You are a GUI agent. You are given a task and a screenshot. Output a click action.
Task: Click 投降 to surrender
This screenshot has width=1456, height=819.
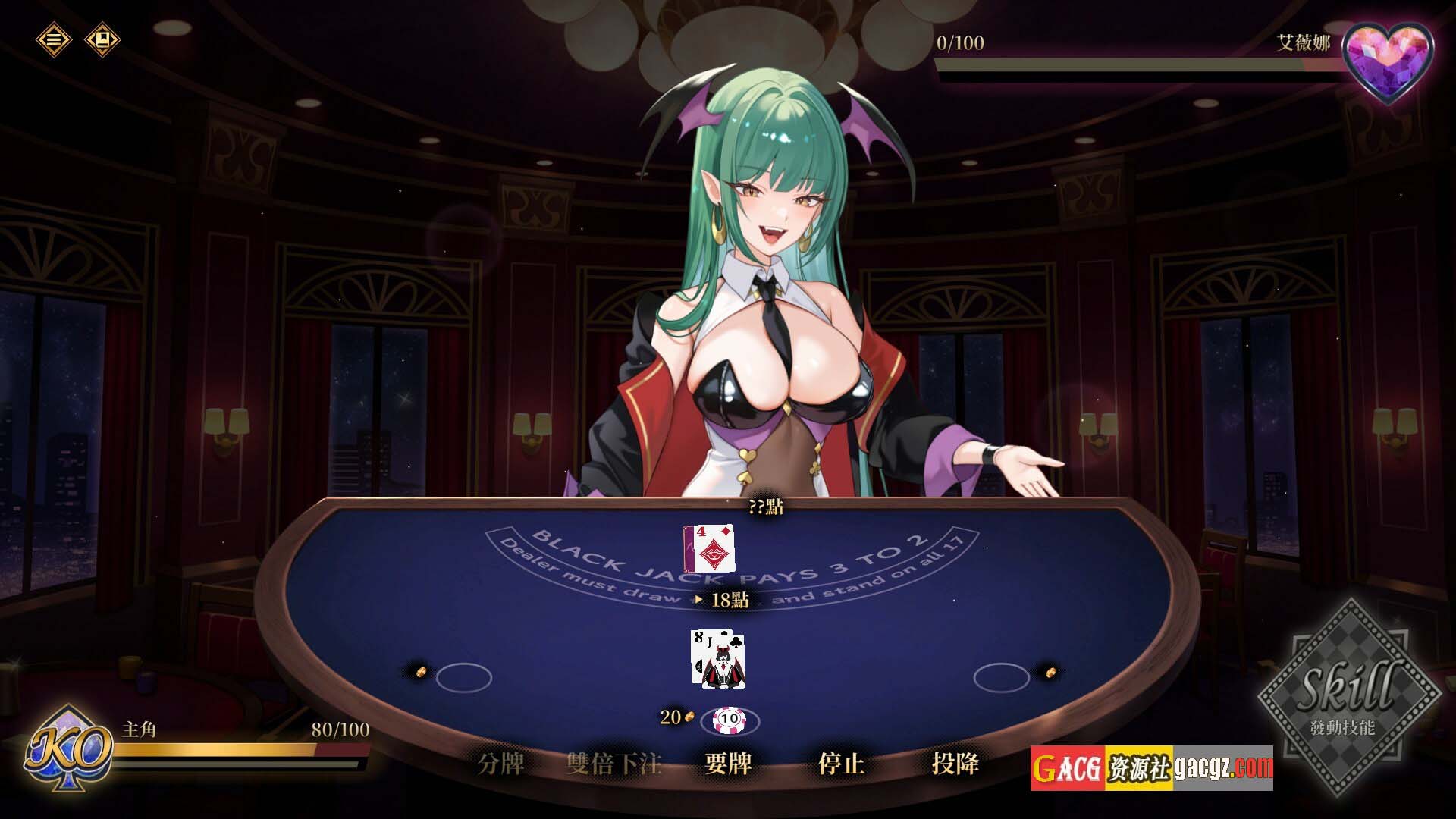(x=955, y=764)
